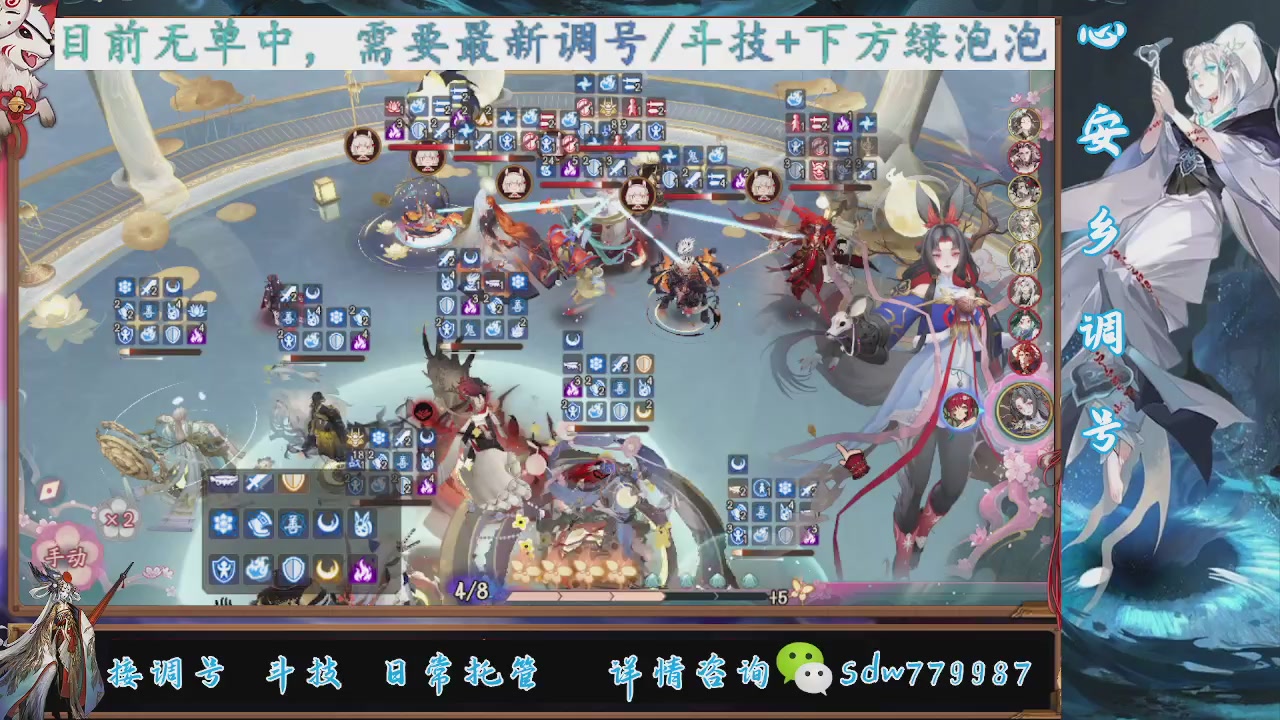Click the white rabbit status effect icon
This screenshot has width=1280, height=720.
click(362, 523)
